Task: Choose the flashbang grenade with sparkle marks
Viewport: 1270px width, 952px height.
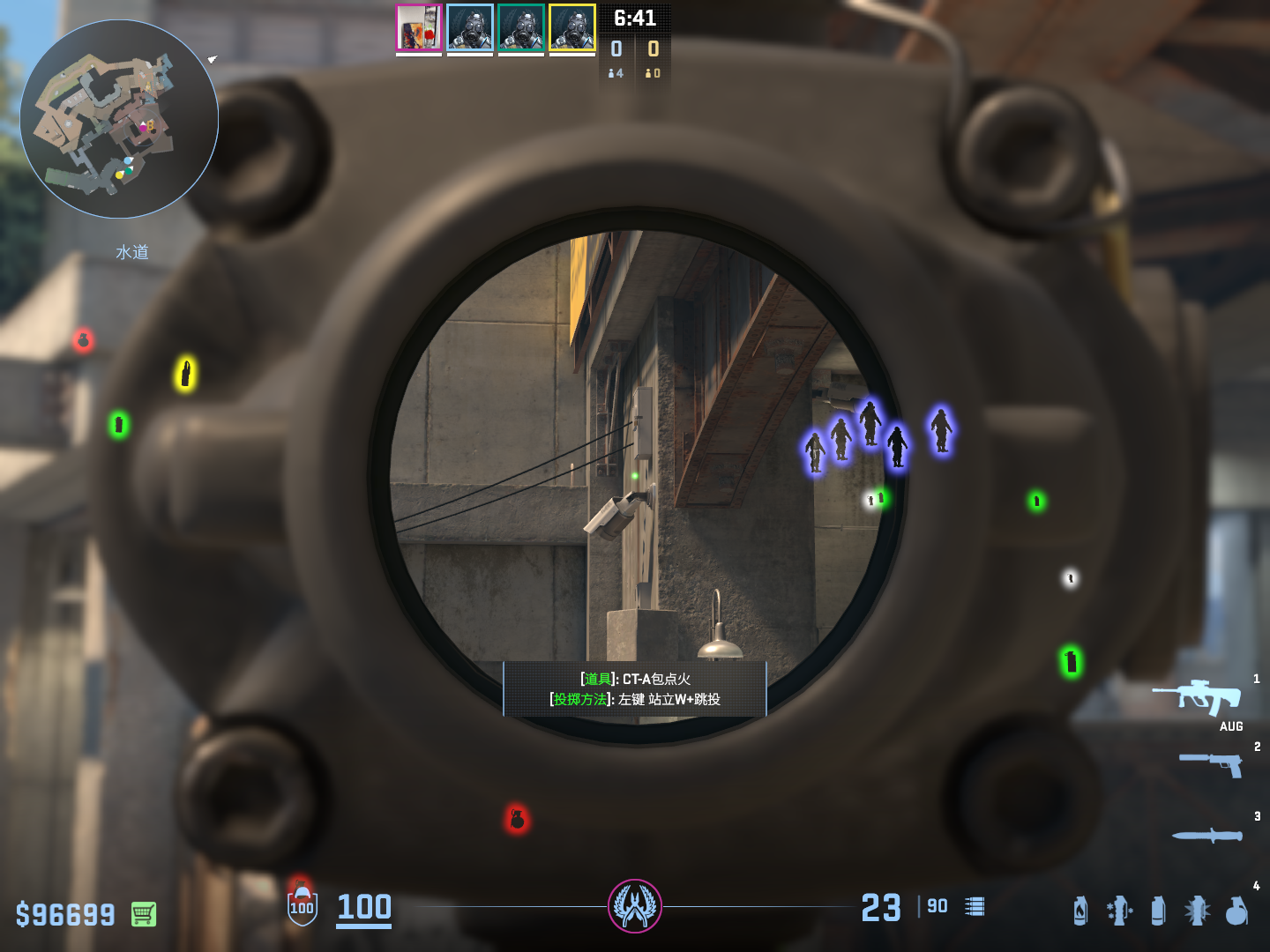Action: 1119,911
